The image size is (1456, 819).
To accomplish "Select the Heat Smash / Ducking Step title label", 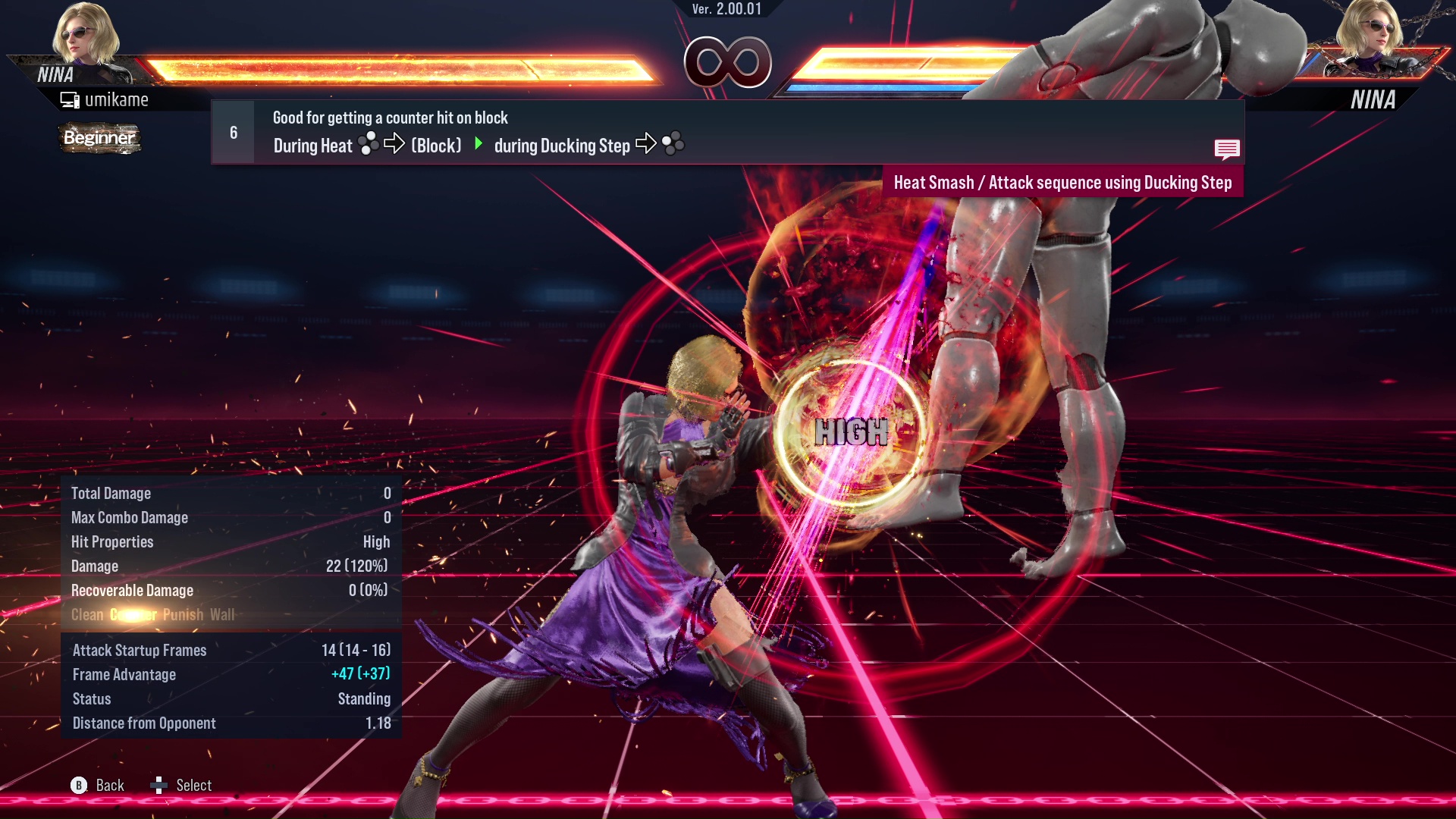I will pos(1063,182).
